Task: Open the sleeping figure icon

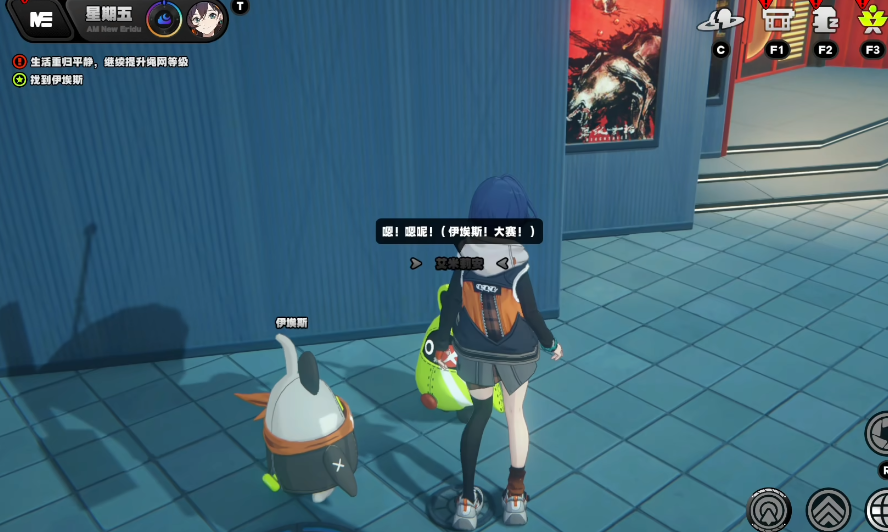Action: [824, 18]
